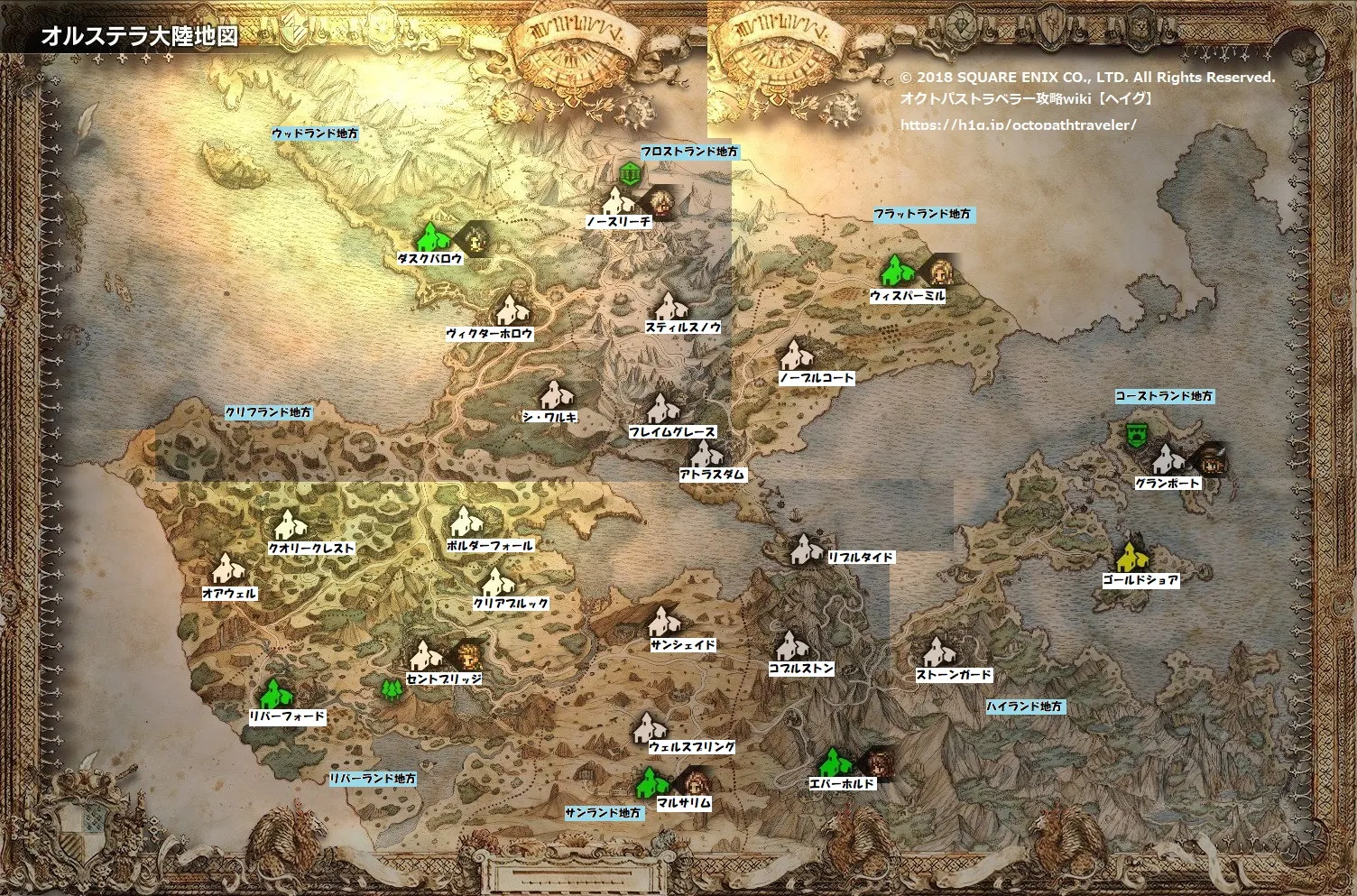
Task: Open the リプルタイド town marker
Action: 805,549
